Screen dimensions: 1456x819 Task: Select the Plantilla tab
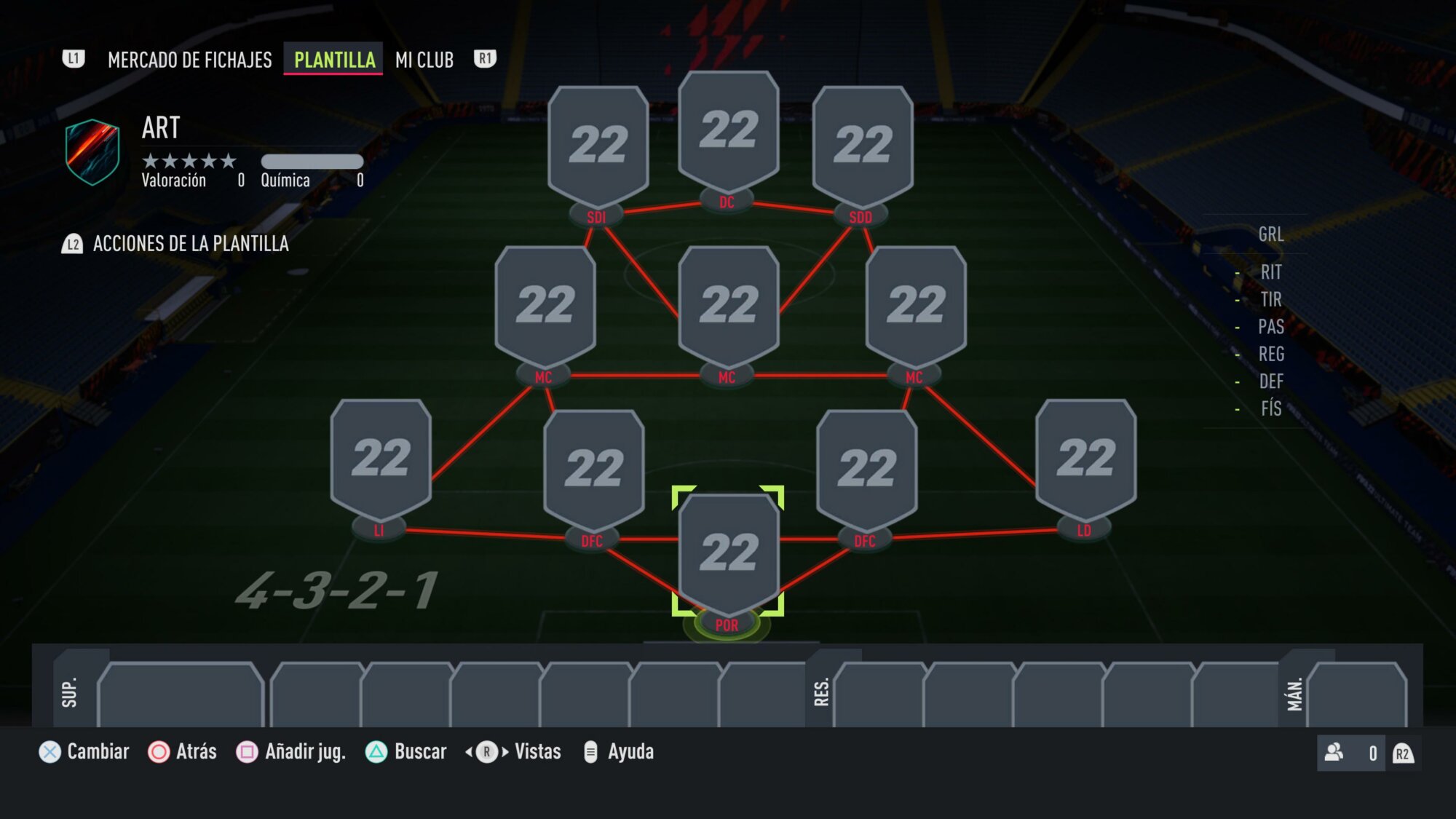click(334, 60)
